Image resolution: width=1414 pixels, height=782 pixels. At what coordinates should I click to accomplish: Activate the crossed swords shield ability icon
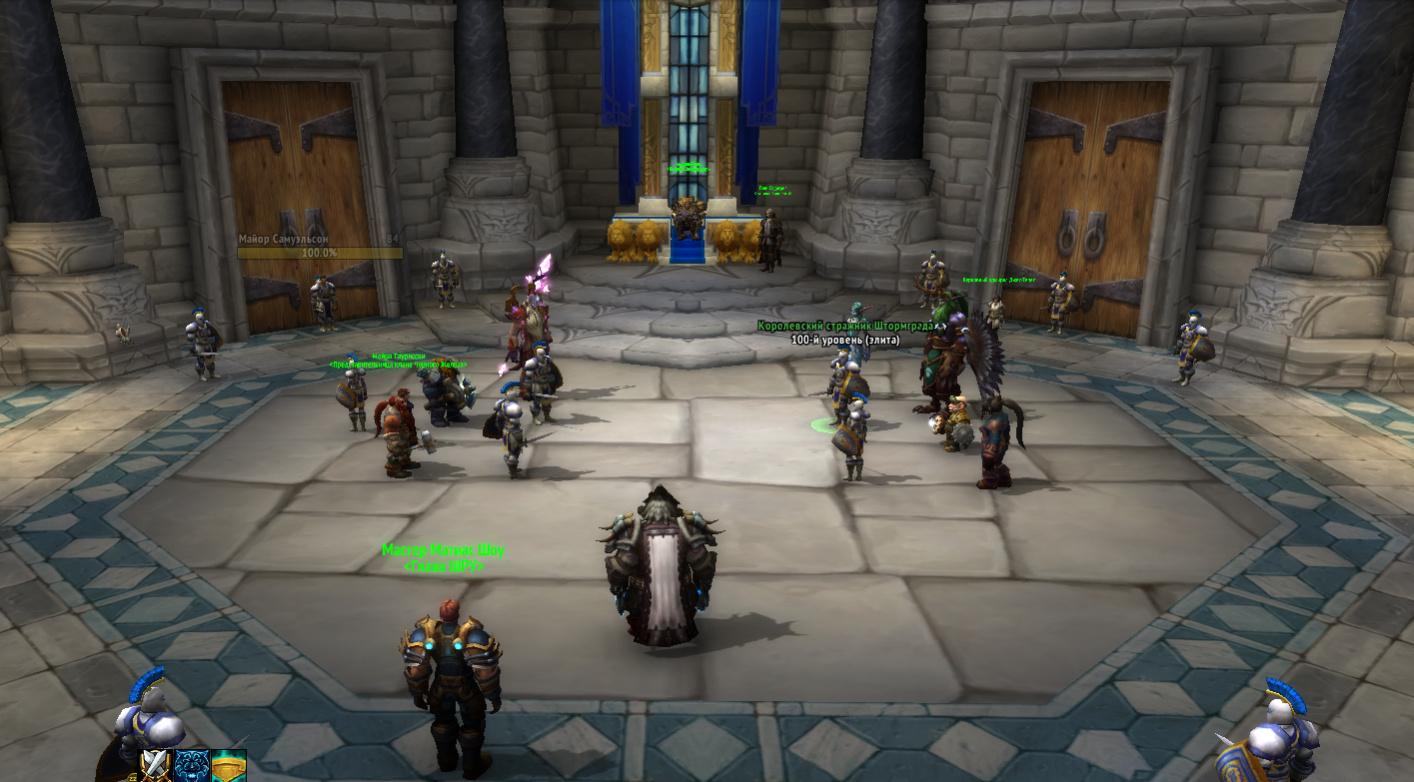click(x=156, y=765)
